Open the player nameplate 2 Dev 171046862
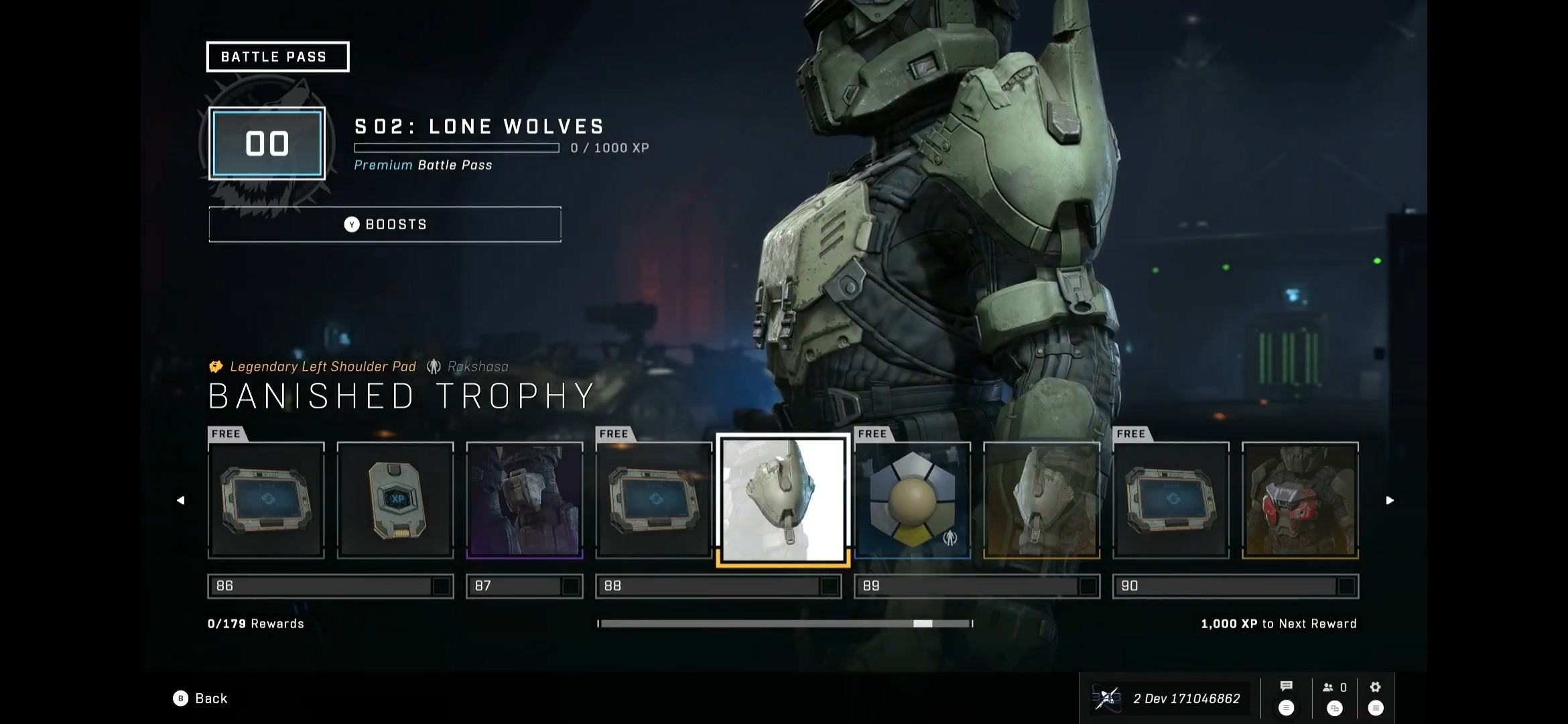Screen dimensions: 1568x724 (1169, 699)
